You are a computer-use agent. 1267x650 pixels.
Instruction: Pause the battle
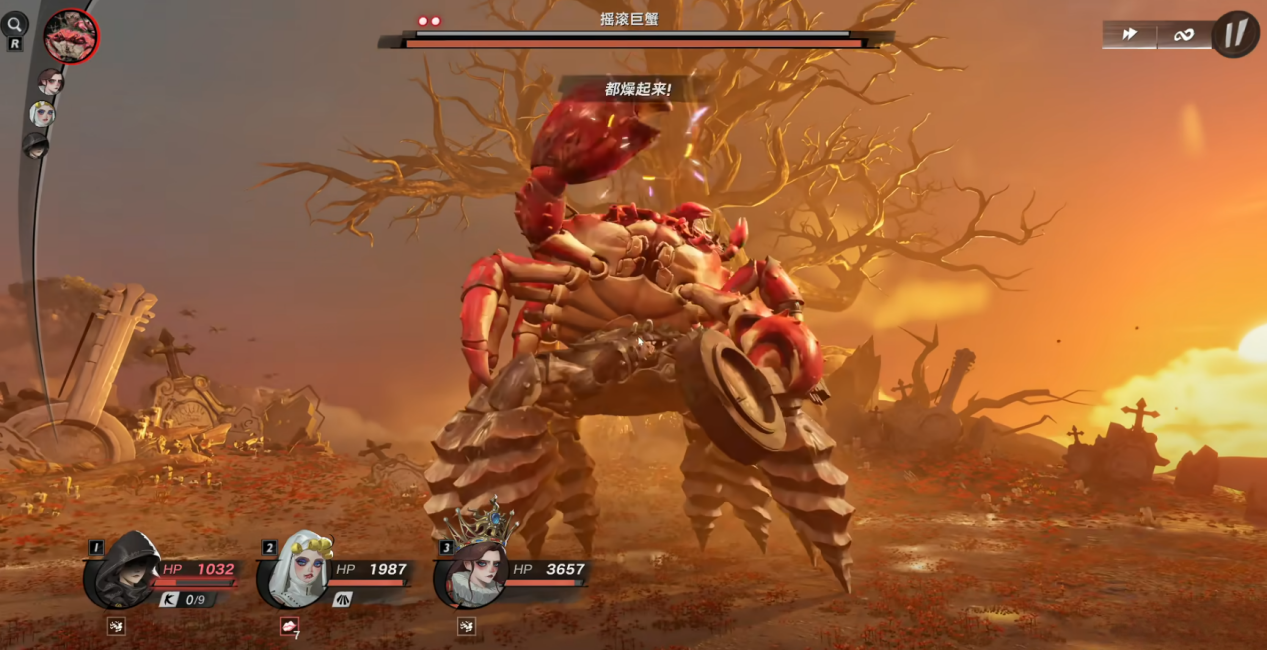click(x=1236, y=34)
